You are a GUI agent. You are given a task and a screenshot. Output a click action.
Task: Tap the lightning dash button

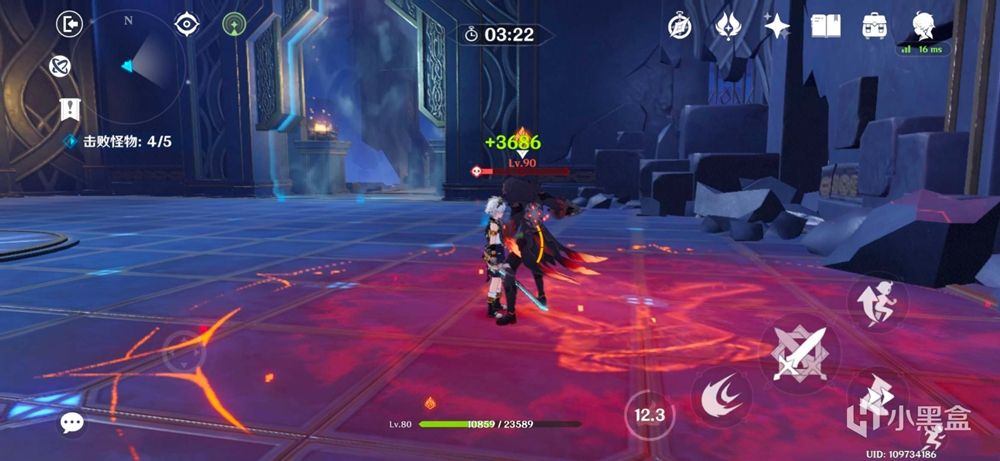coord(876,394)
